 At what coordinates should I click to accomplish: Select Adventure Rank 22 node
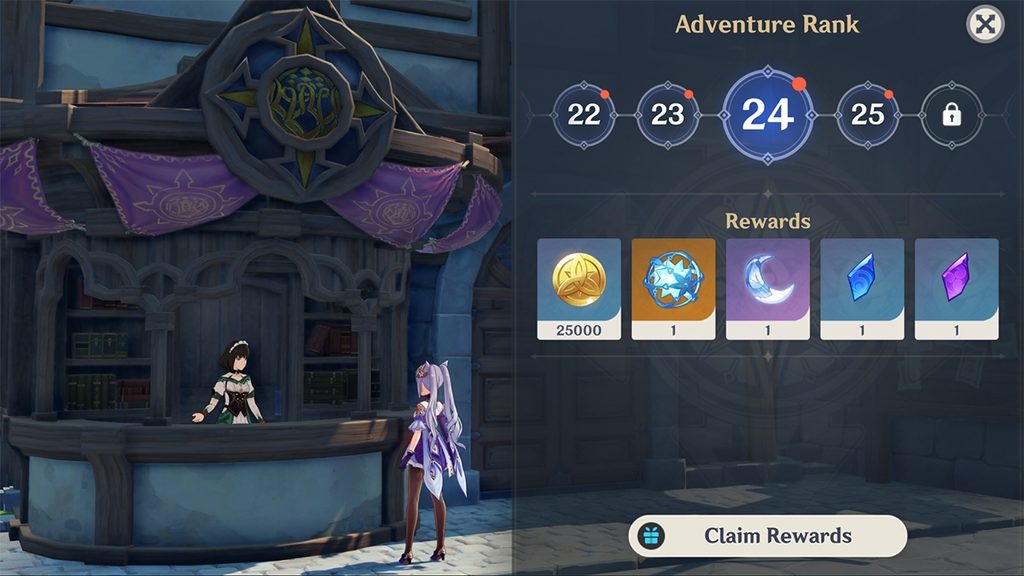(584, 114)
